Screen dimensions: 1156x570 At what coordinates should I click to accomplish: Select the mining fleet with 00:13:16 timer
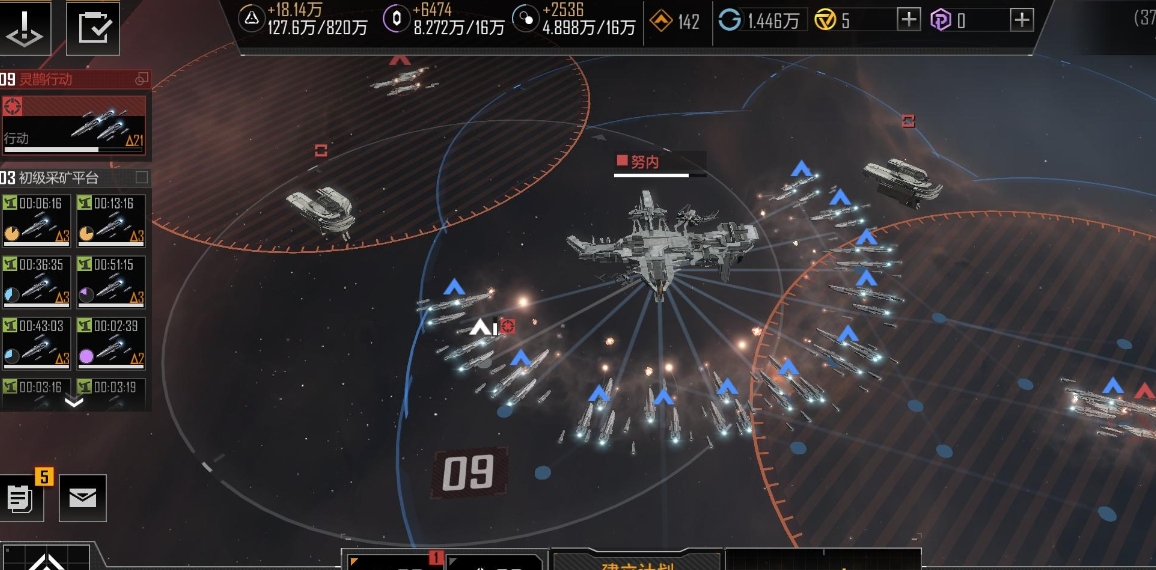(111, 220)
